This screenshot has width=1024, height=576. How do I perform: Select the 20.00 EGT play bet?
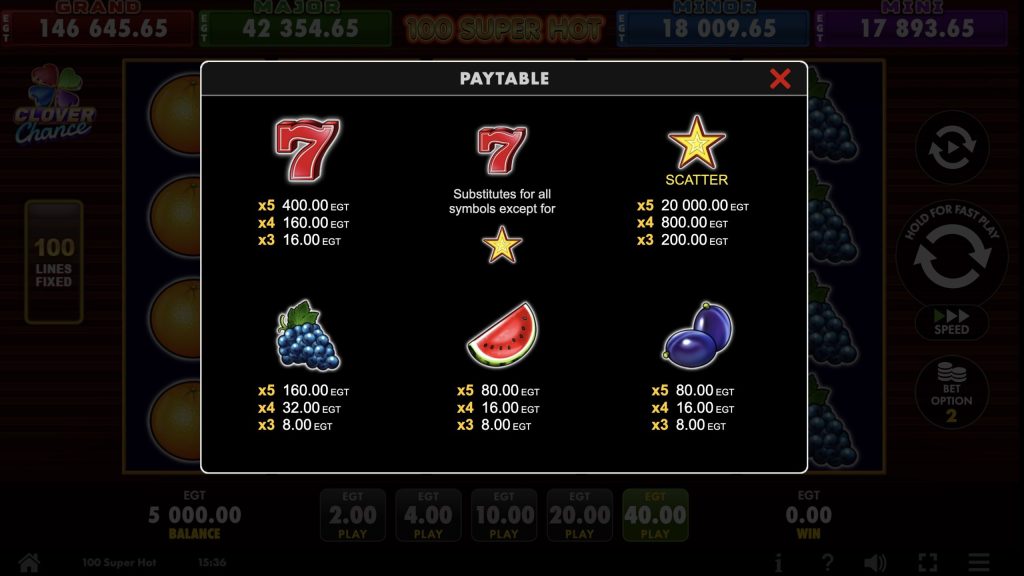580,516
